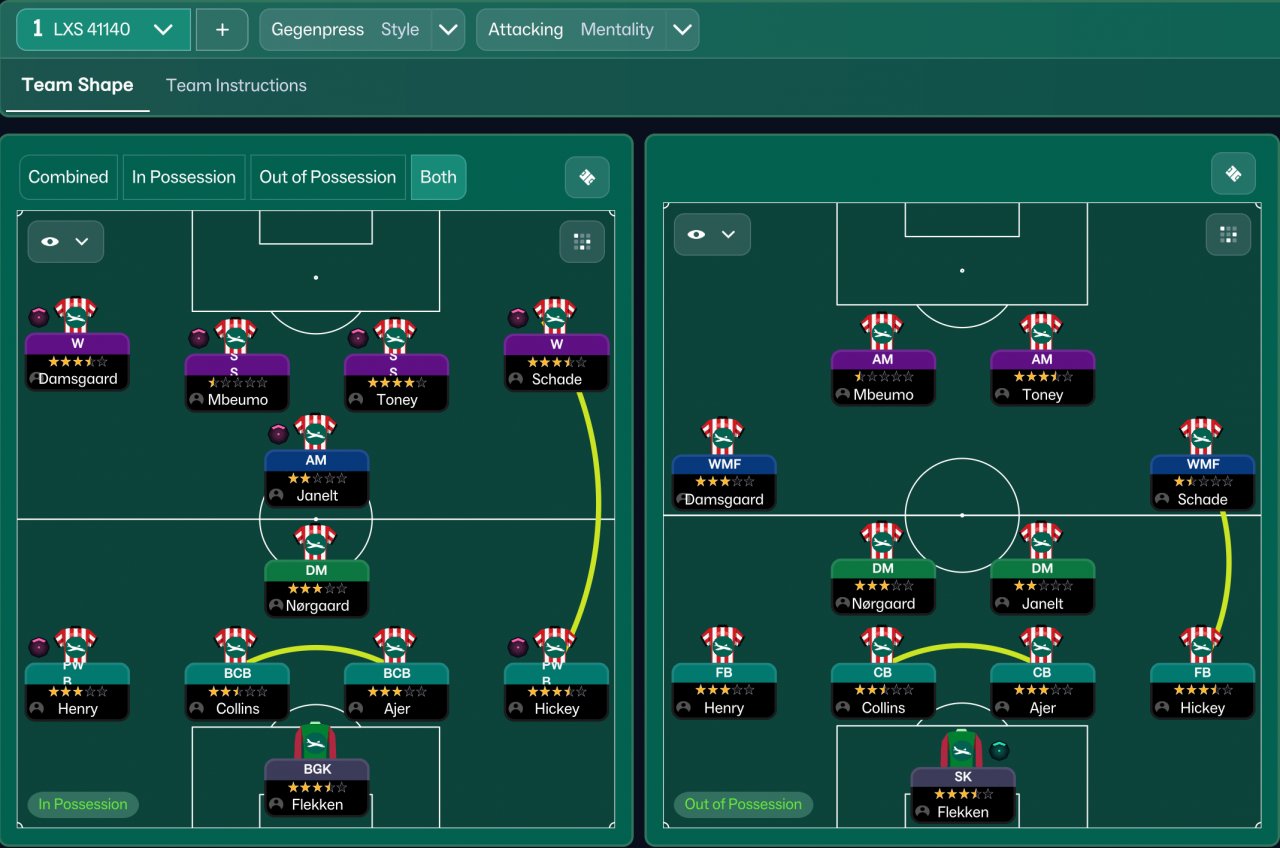Choose Hickey's FB card on right pitch
1280x848 pixels.
[1202, 690]
